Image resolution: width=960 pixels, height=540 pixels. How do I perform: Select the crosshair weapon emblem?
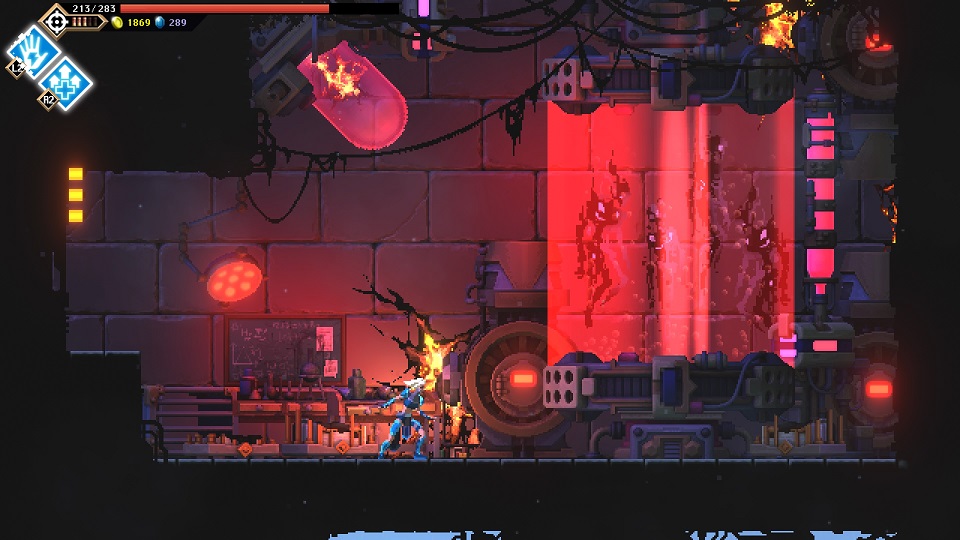point(55,19)
